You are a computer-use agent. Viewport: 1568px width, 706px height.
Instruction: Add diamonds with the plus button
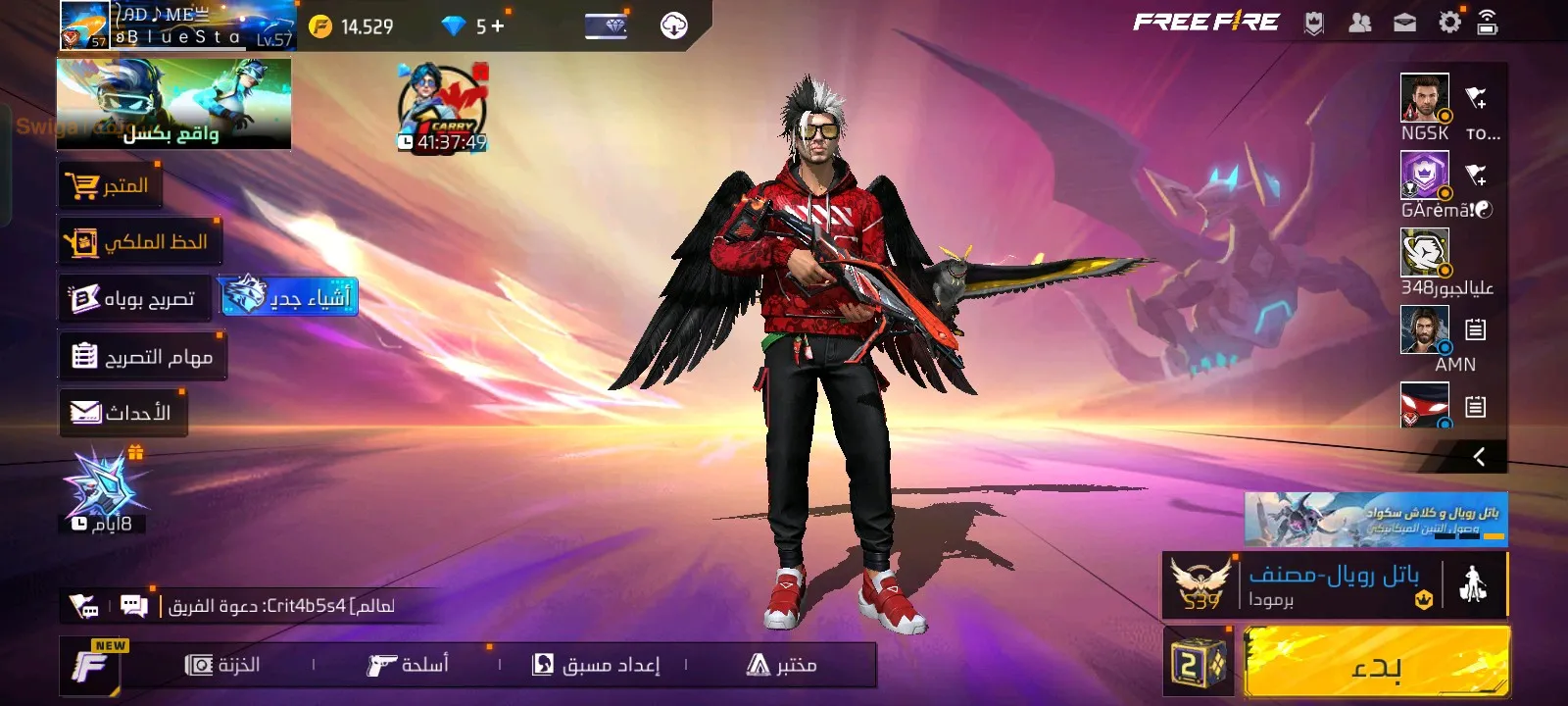498,26
